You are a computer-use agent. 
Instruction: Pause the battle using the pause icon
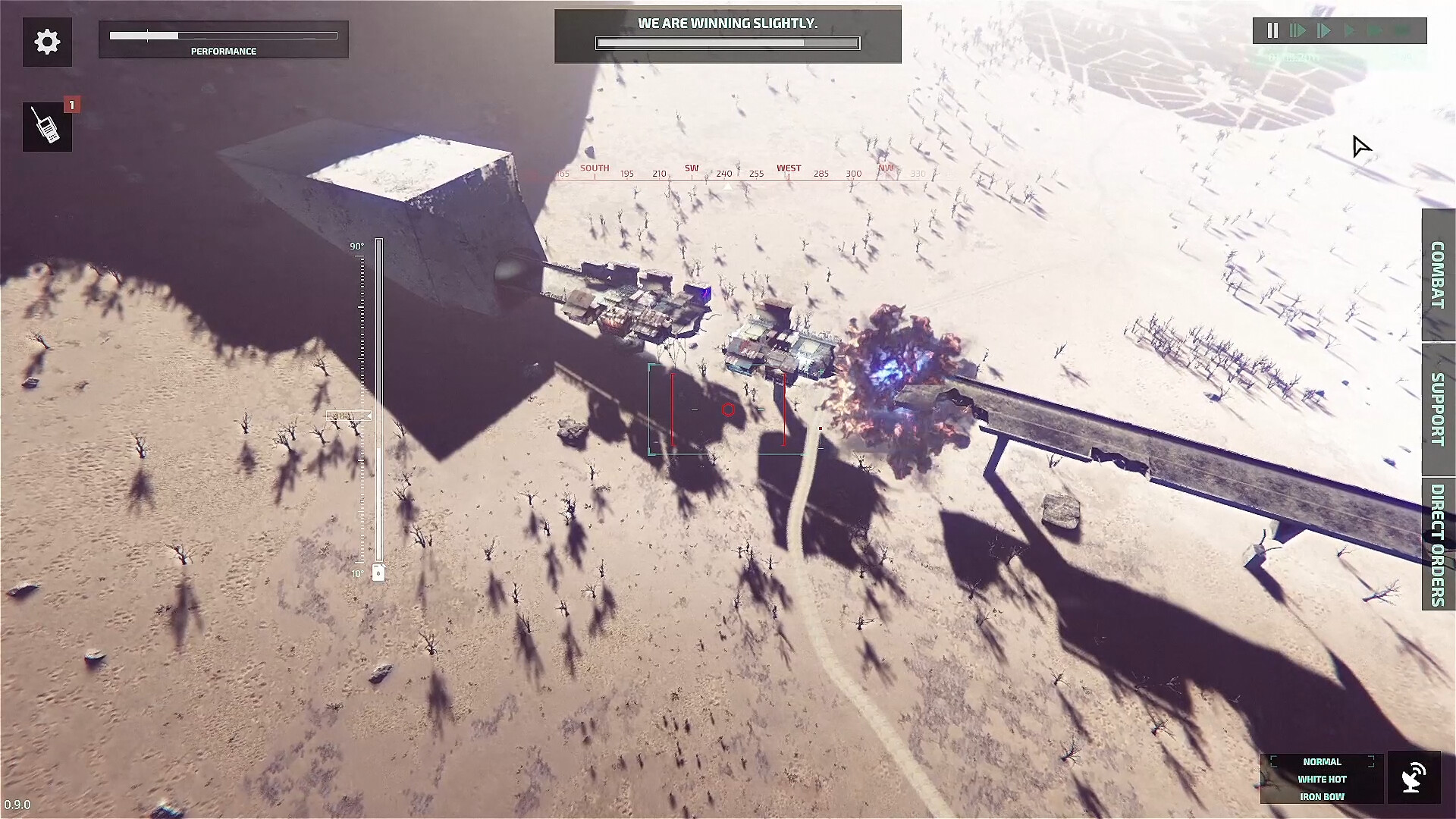point(1272,30)
